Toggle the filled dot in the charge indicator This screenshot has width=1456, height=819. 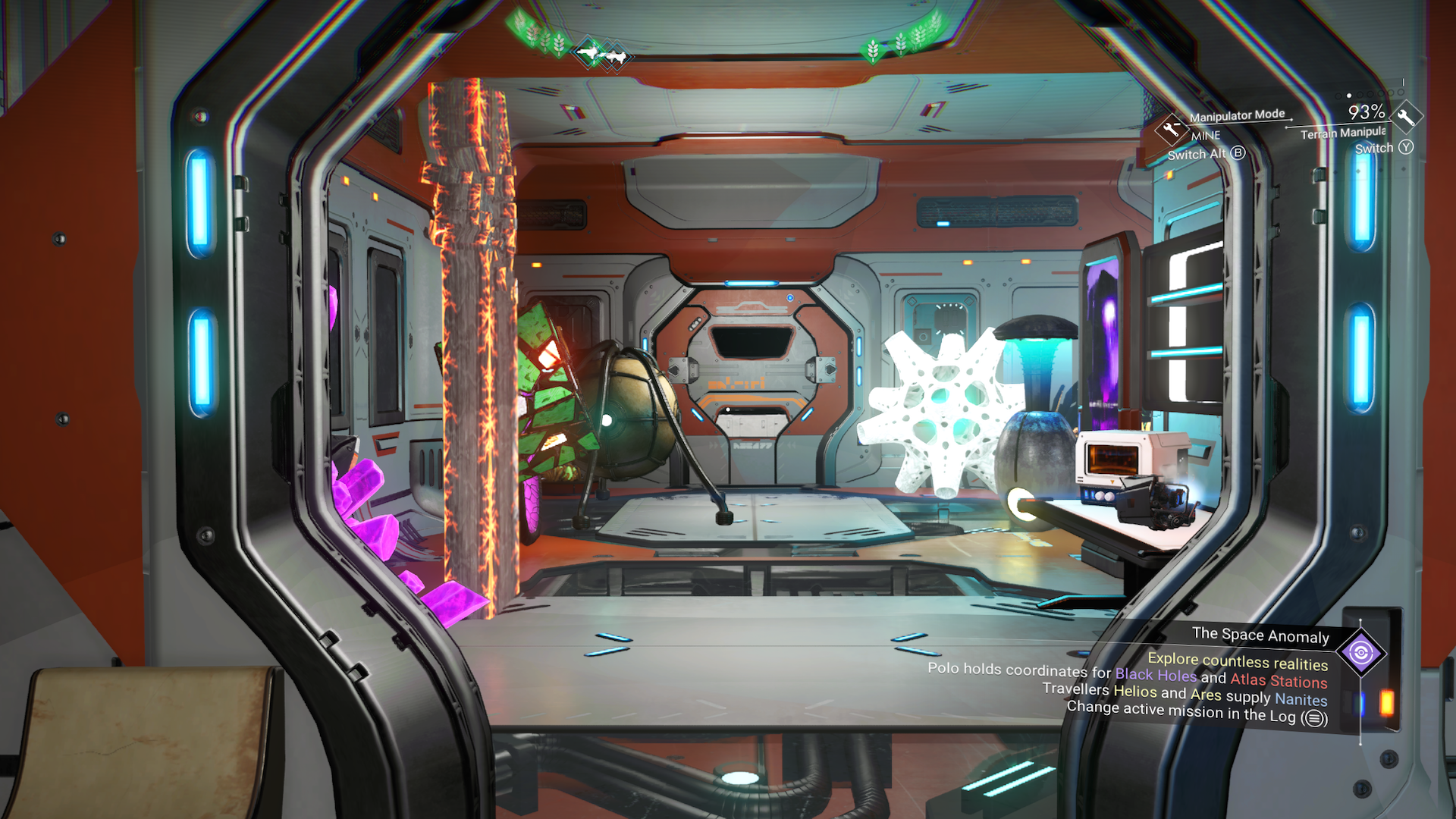1348,96
